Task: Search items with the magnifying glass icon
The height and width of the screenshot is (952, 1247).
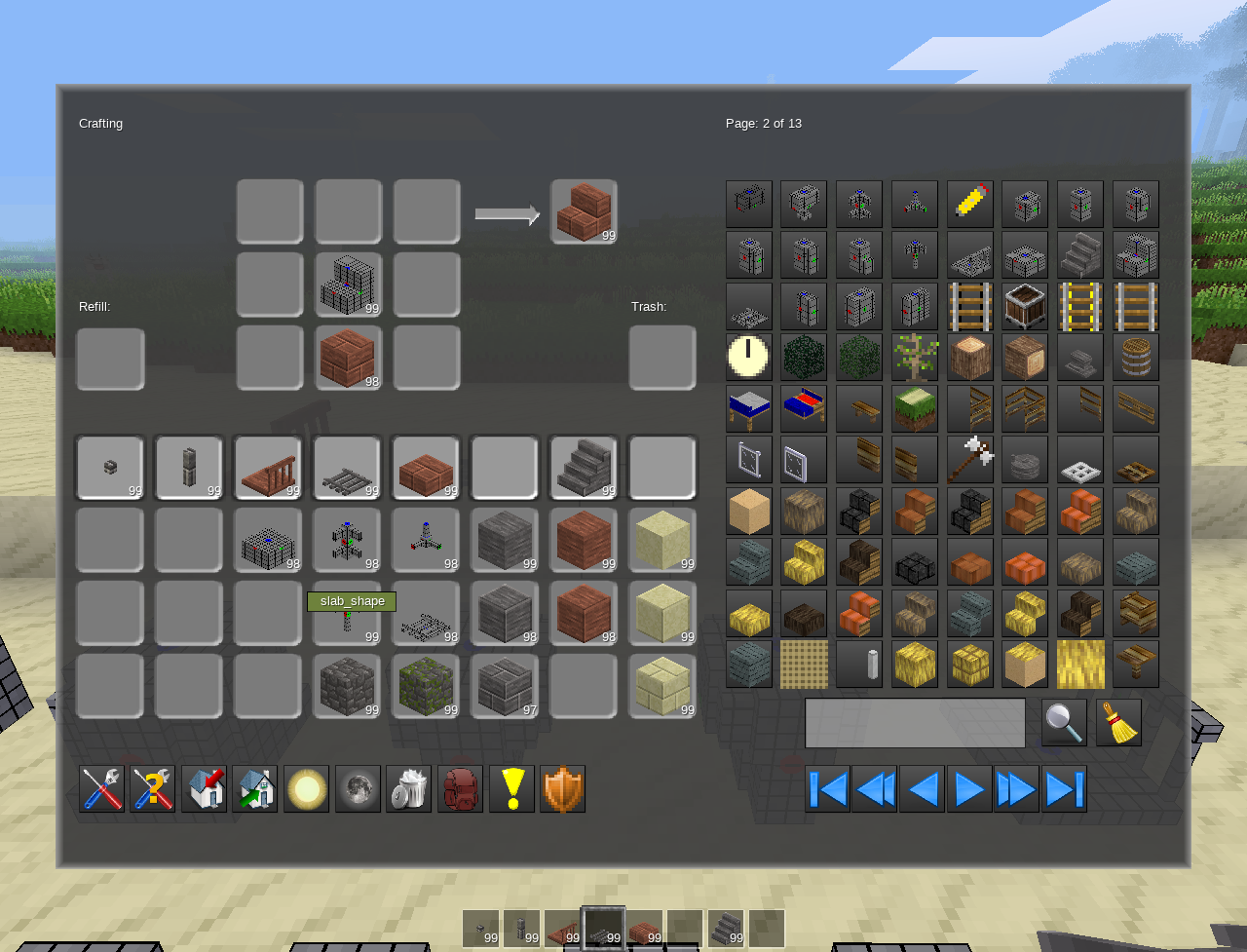Action: [1063, 723]
